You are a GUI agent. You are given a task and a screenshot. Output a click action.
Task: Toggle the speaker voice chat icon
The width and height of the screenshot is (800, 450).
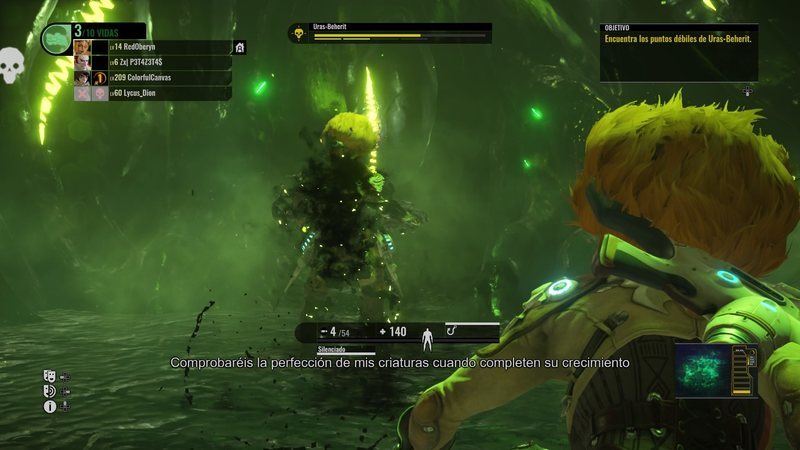[49, 391]
